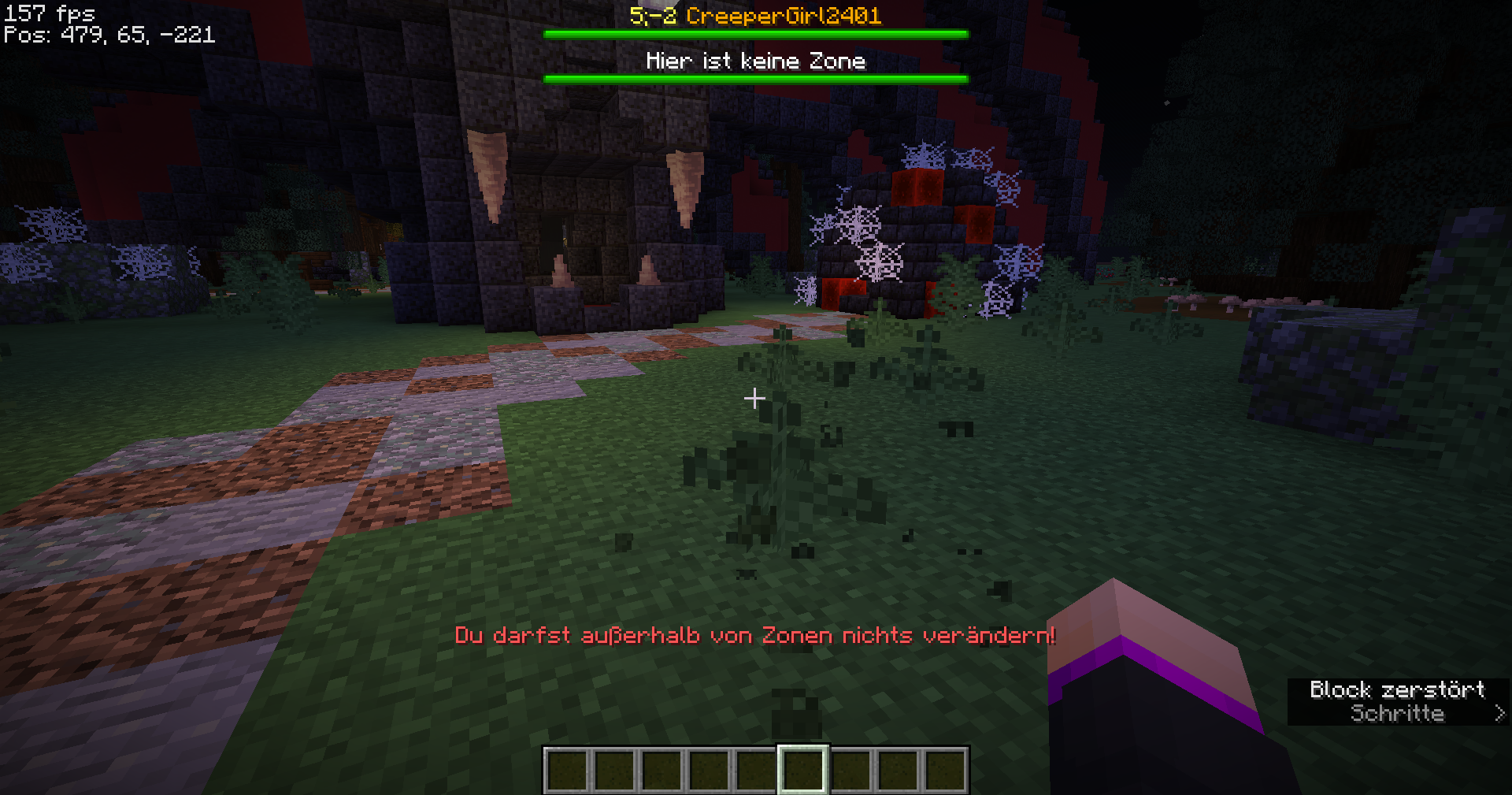The image size is (1512, 795).
Task: Select the highlighted hotbar slot
Action: coord(802,770)
